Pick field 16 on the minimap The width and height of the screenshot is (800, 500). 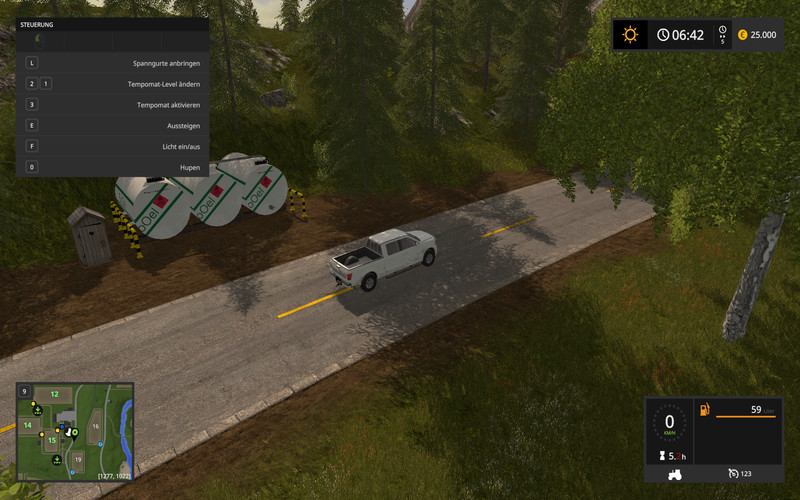pyautogui.click(x=96, y=426)
